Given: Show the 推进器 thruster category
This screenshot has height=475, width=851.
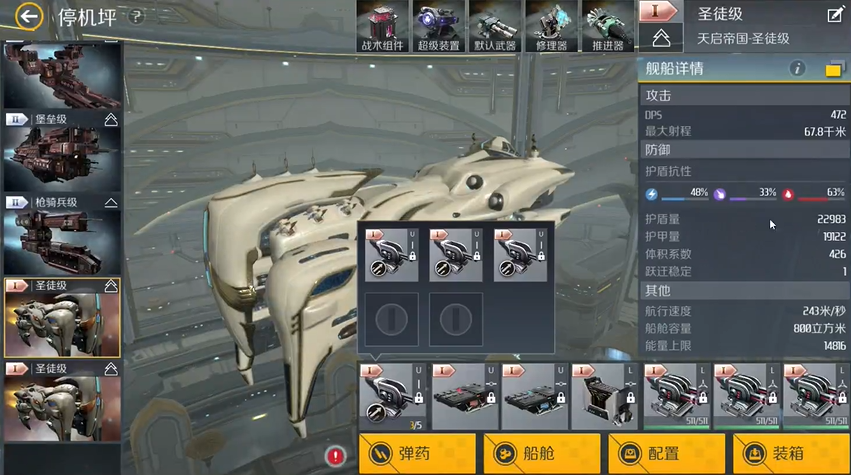Looking at the screenshot, I should (x=606, y=26).
